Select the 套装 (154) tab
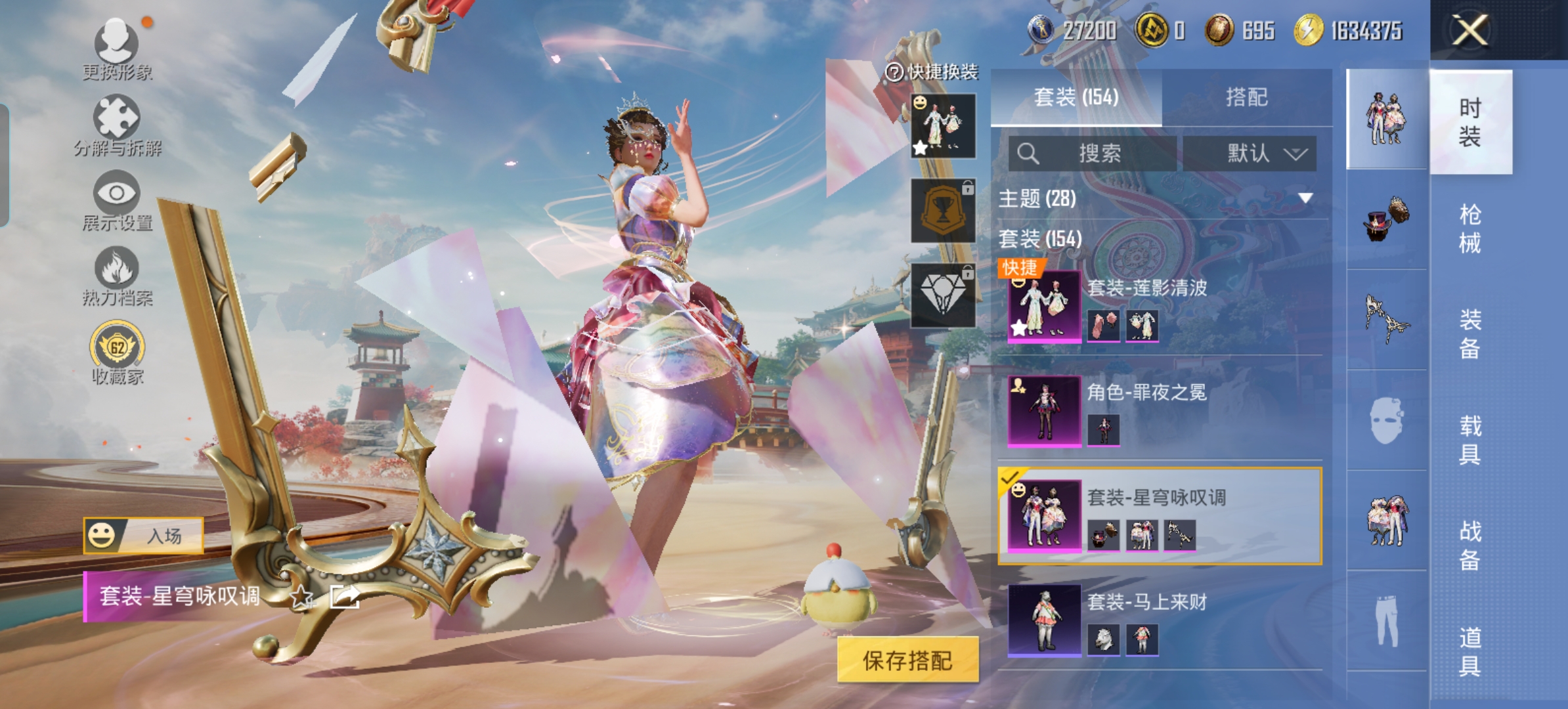 (x=1076, y=98)
